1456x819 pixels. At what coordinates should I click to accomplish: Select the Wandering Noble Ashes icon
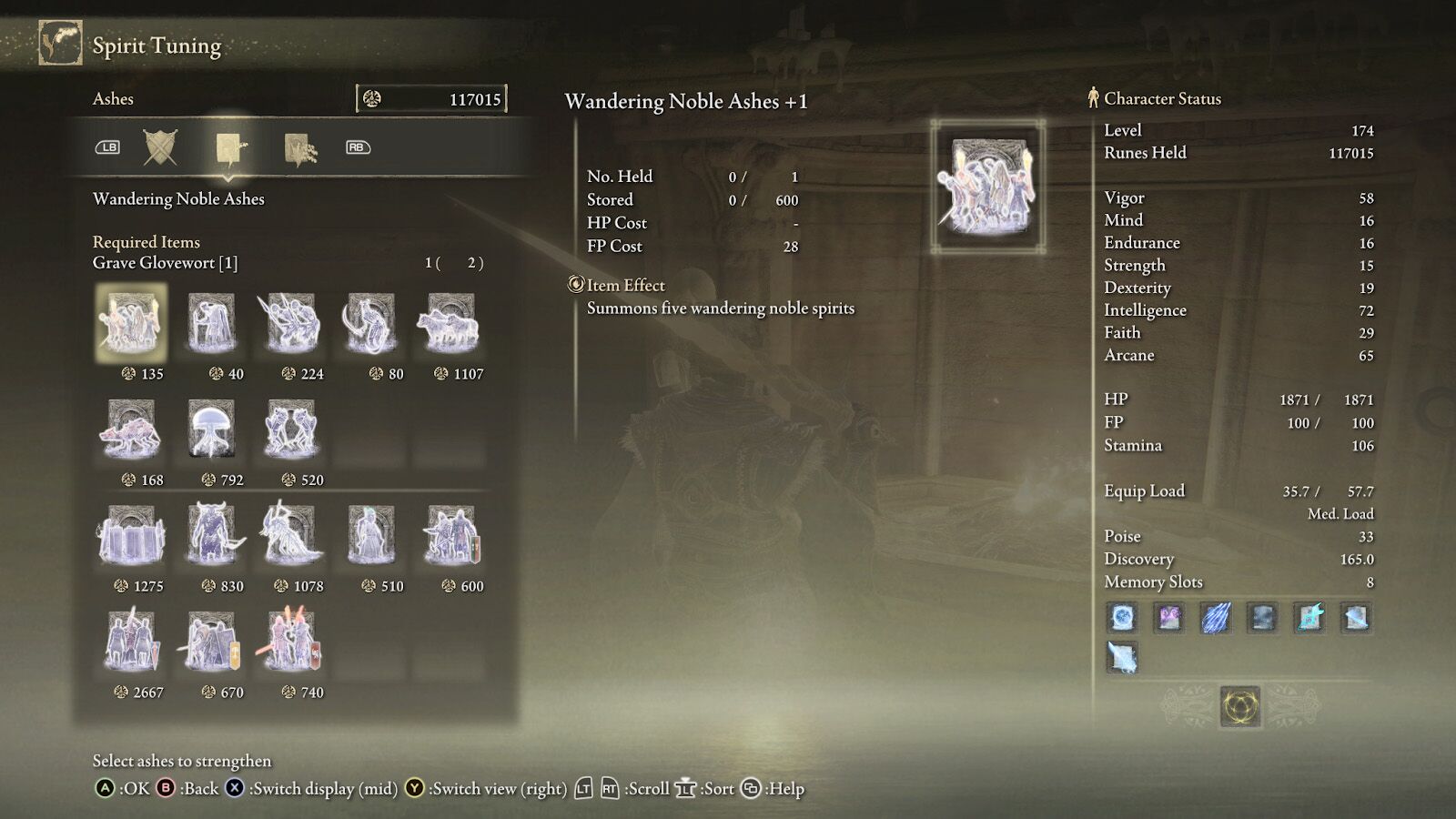click(x=132, y=323)
